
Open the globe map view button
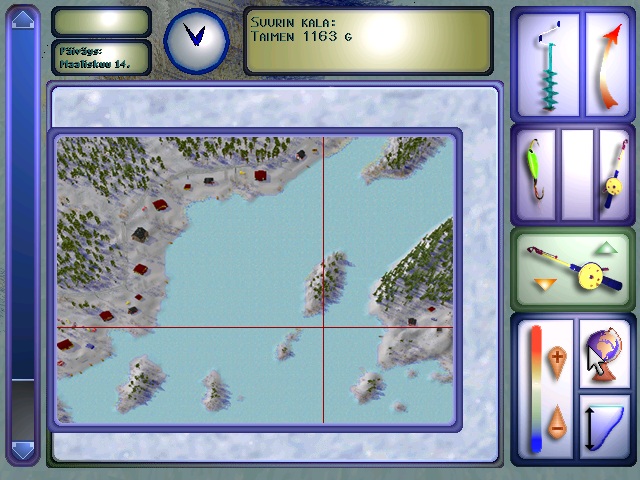pyautogui.click(x=606, y=350)
